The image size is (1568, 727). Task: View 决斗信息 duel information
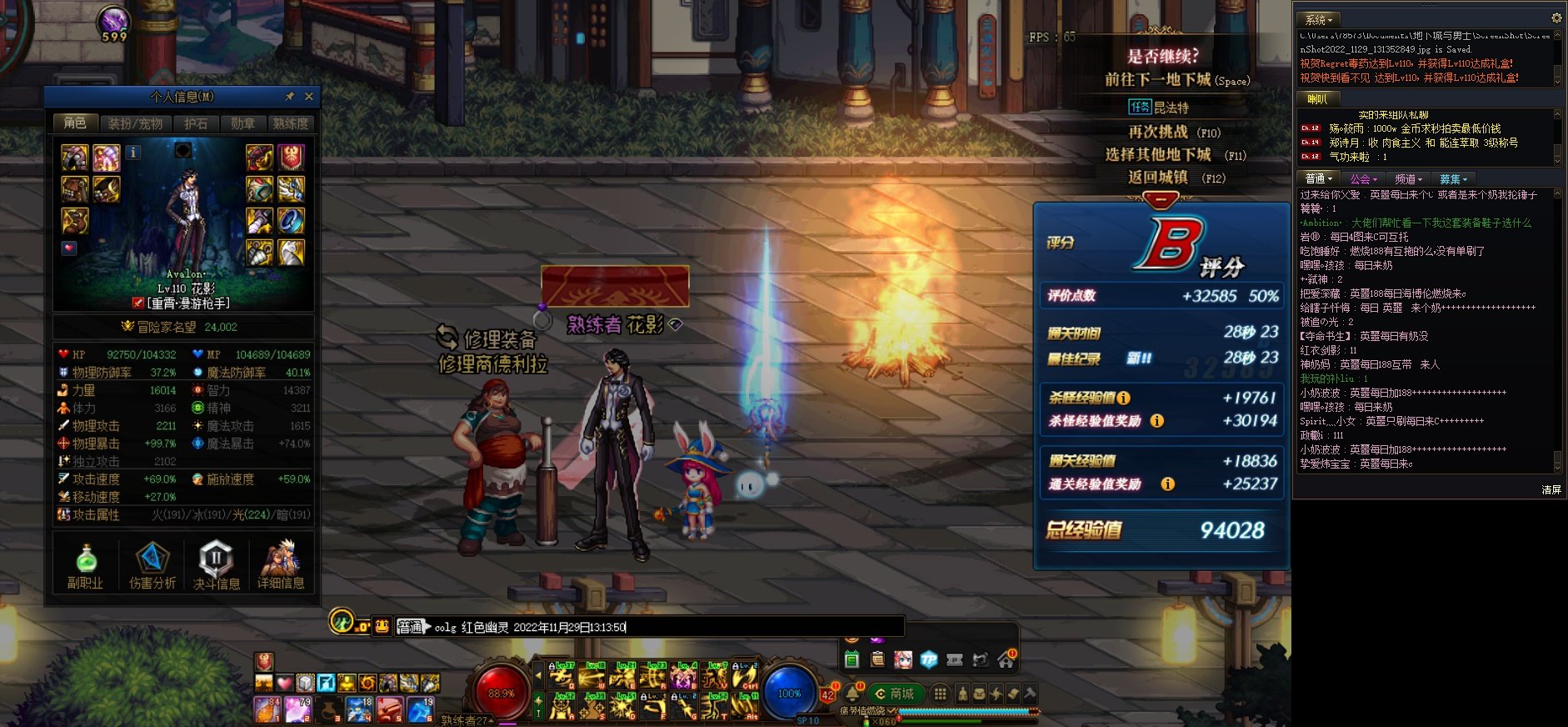click(x=216, y=566)
